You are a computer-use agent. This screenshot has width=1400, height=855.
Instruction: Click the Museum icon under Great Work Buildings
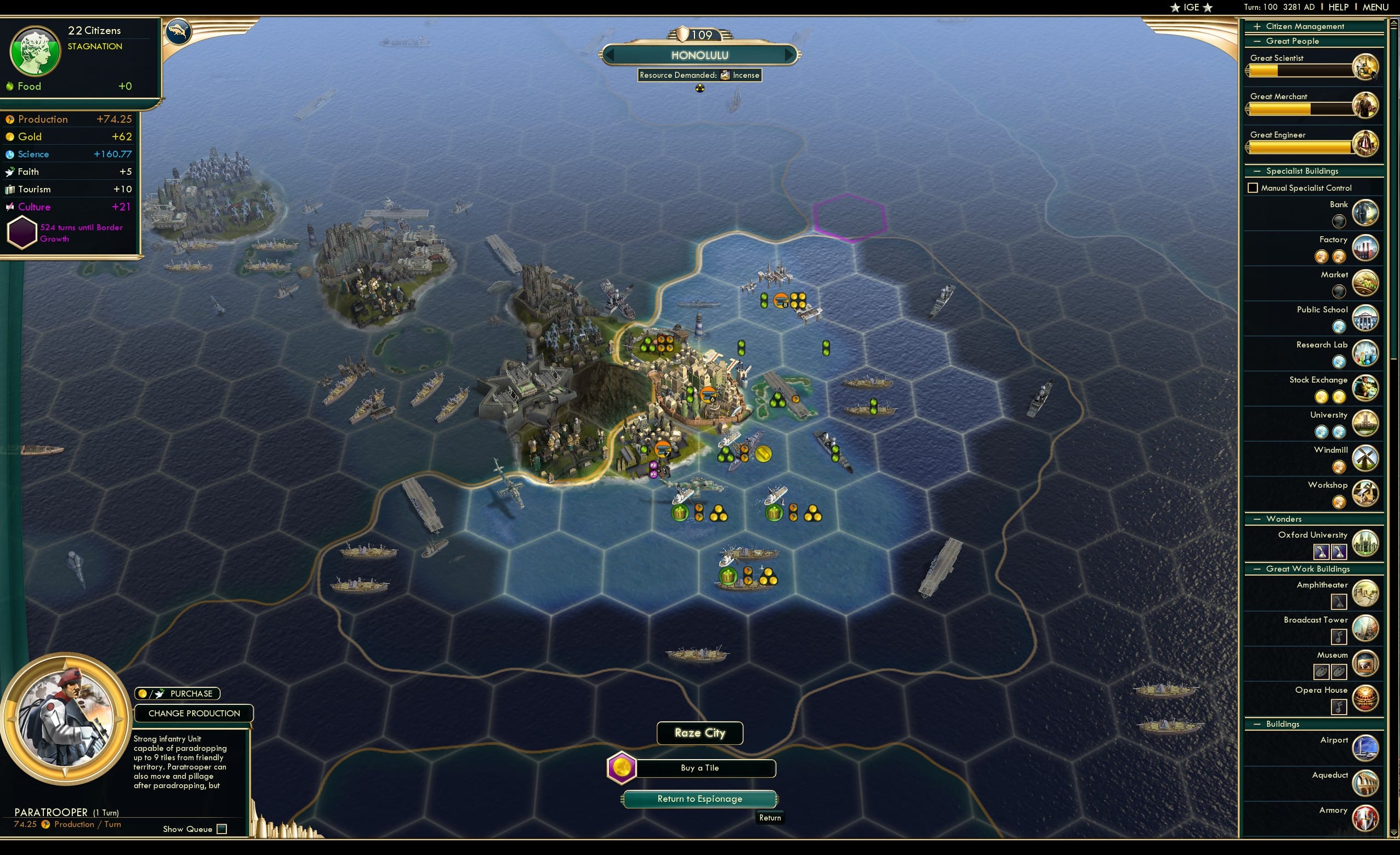click(1366, 663)
